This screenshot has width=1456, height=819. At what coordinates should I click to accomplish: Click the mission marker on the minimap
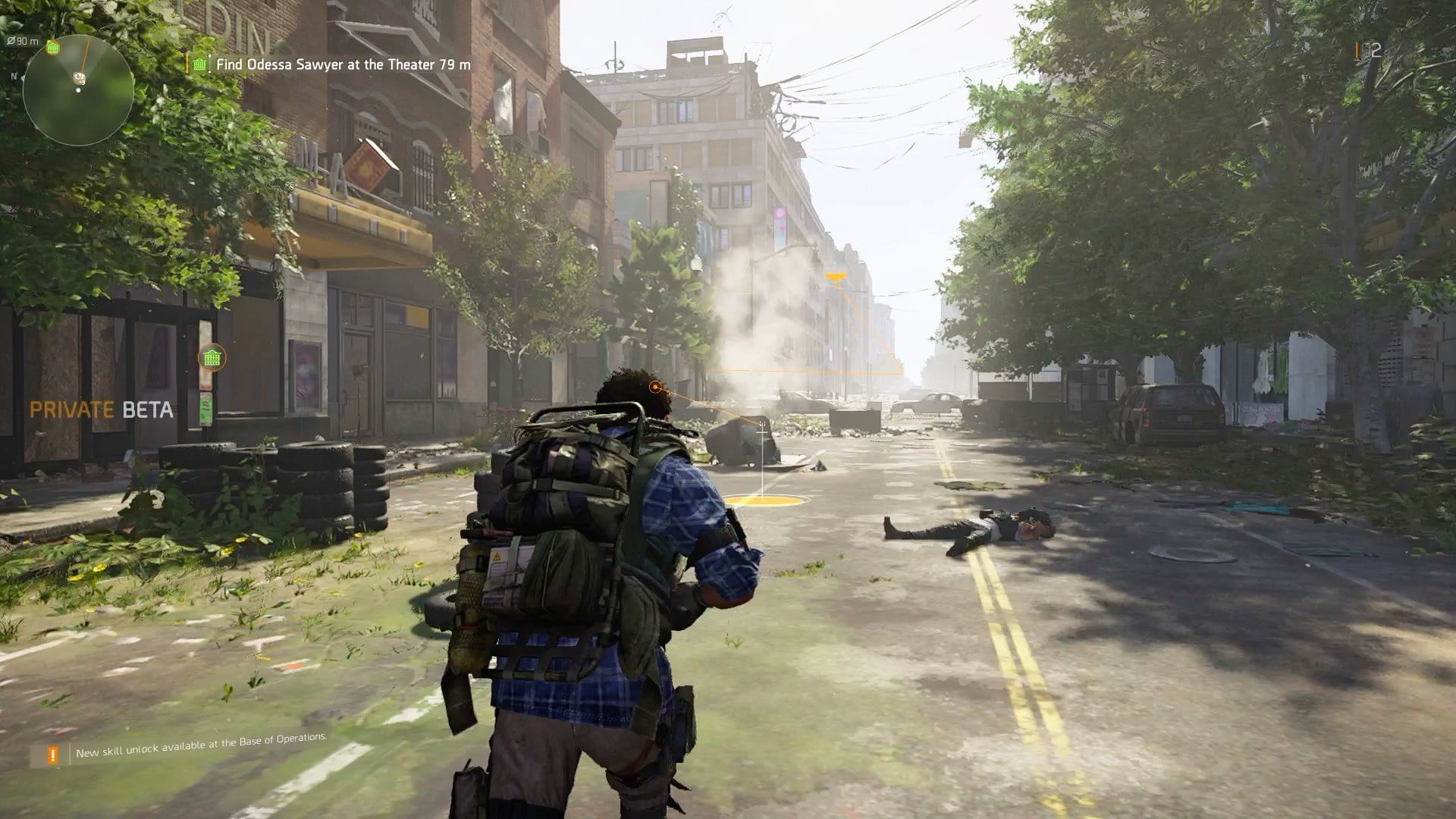52,47
